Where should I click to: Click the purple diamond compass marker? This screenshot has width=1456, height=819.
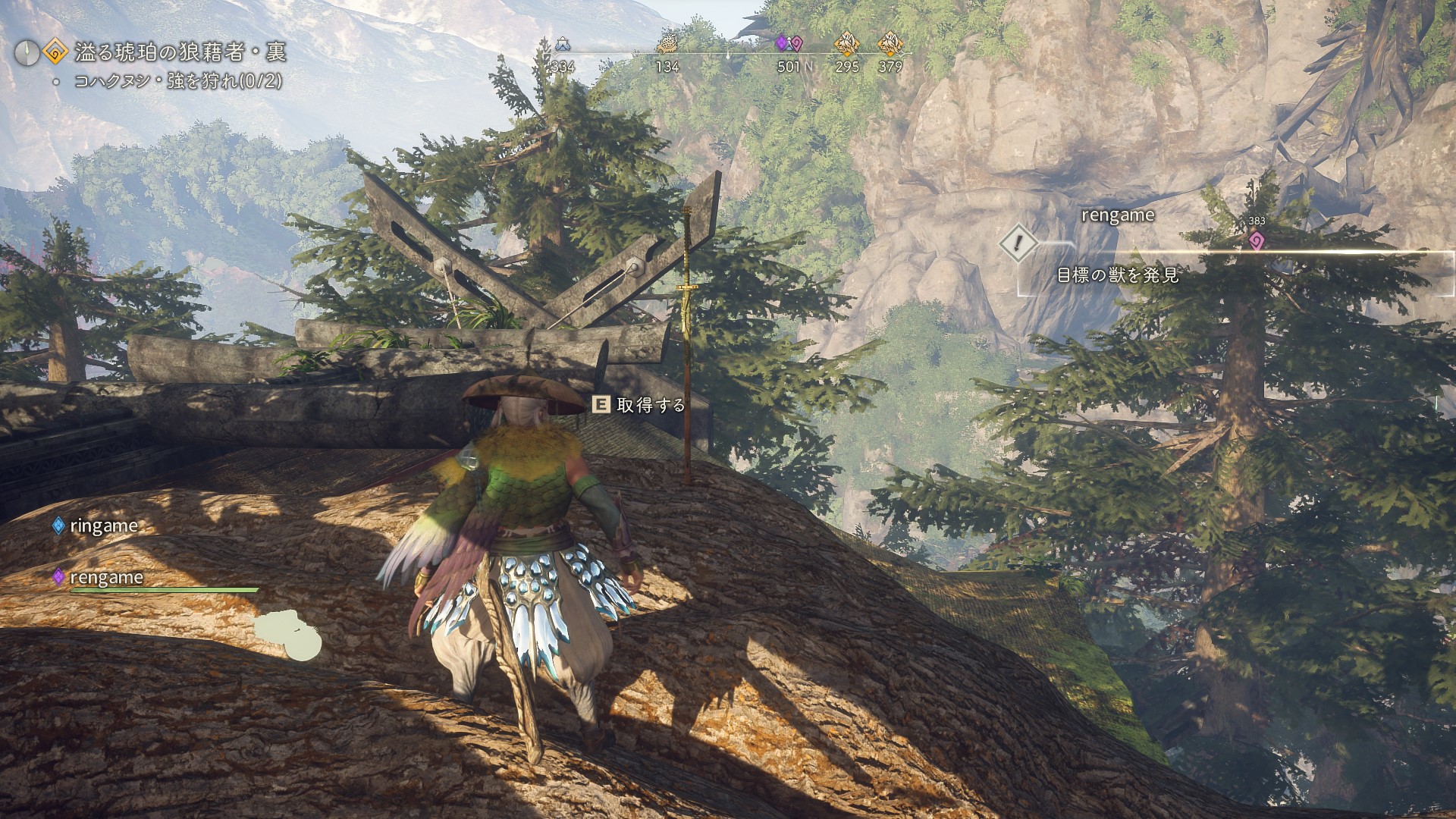click(x=781, y=44)
